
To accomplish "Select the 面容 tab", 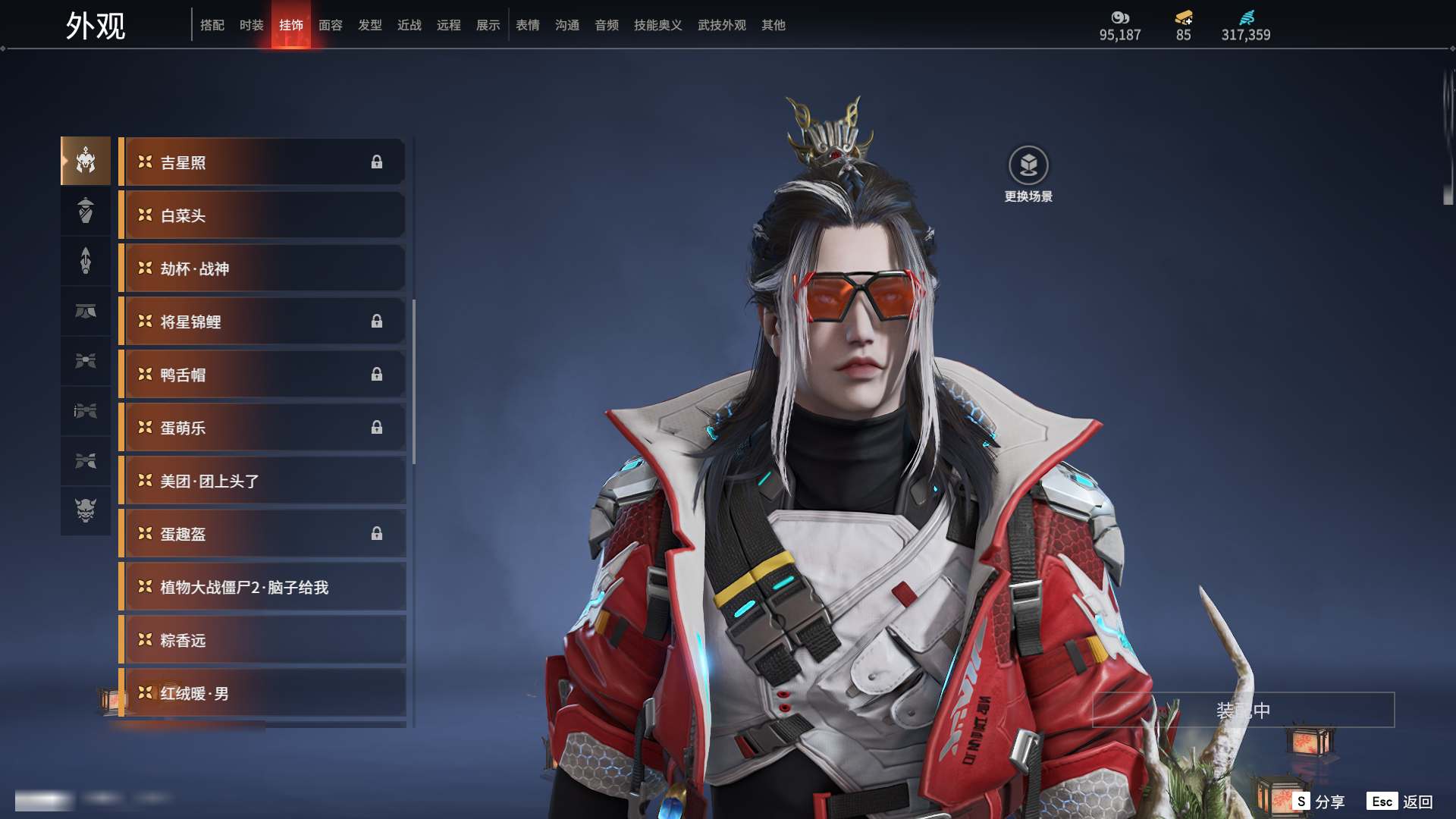I will point(331,25).
